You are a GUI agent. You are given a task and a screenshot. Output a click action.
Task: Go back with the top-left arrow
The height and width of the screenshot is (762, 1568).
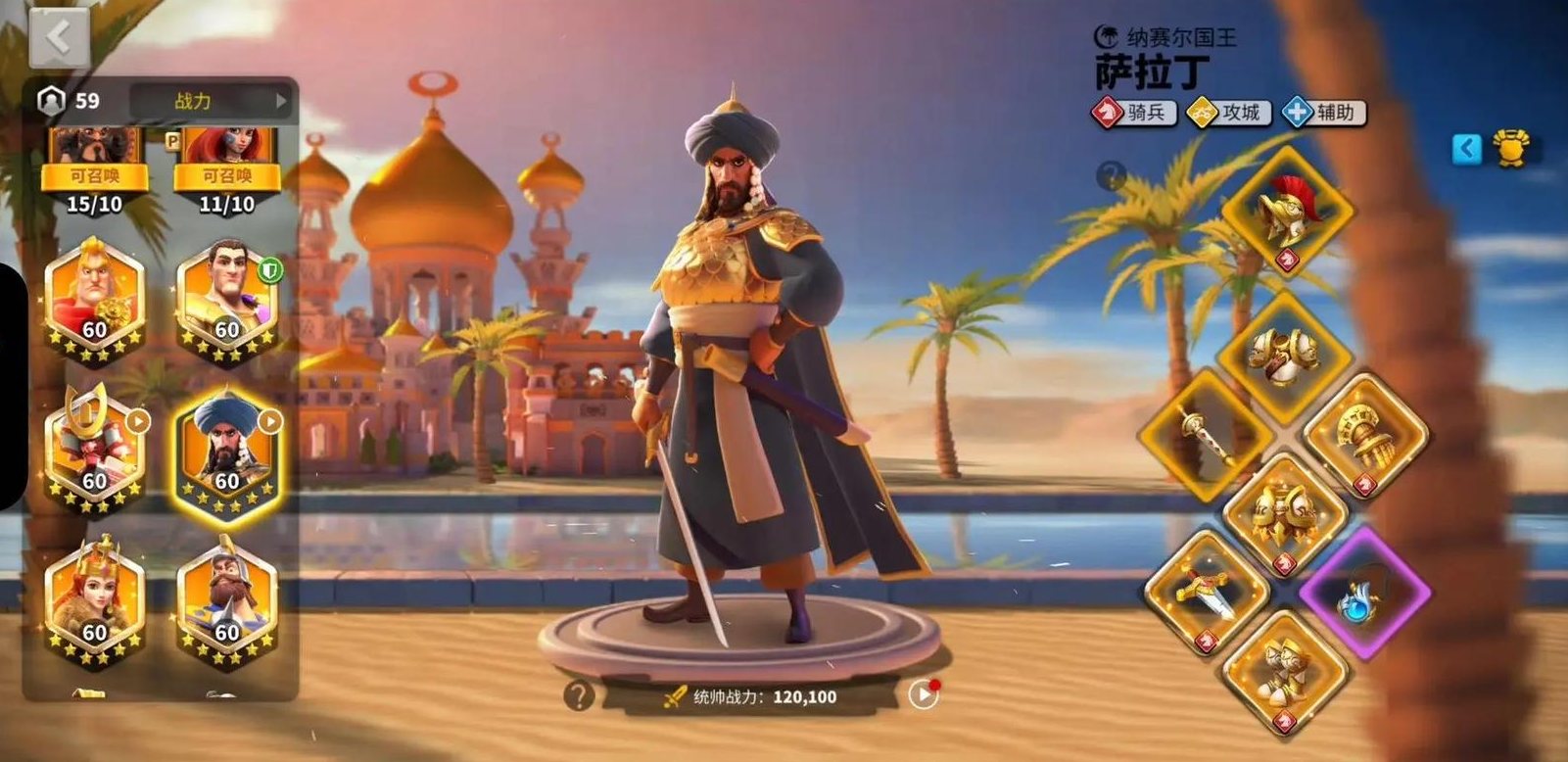pos(59,39)
